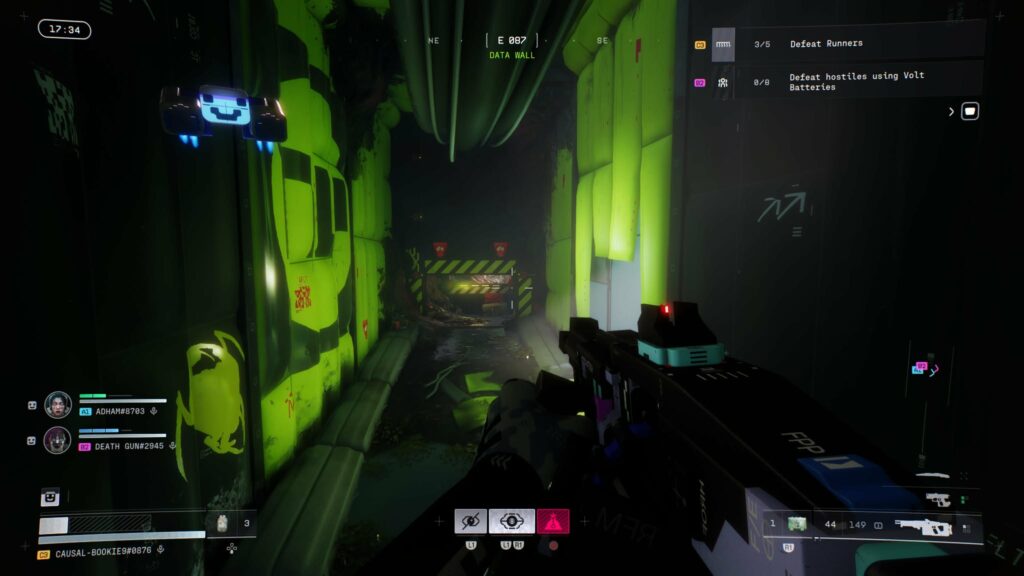Select teammate DEATH GUN#2945 portrait
1024x576 pixels.
tap(58, 440)
